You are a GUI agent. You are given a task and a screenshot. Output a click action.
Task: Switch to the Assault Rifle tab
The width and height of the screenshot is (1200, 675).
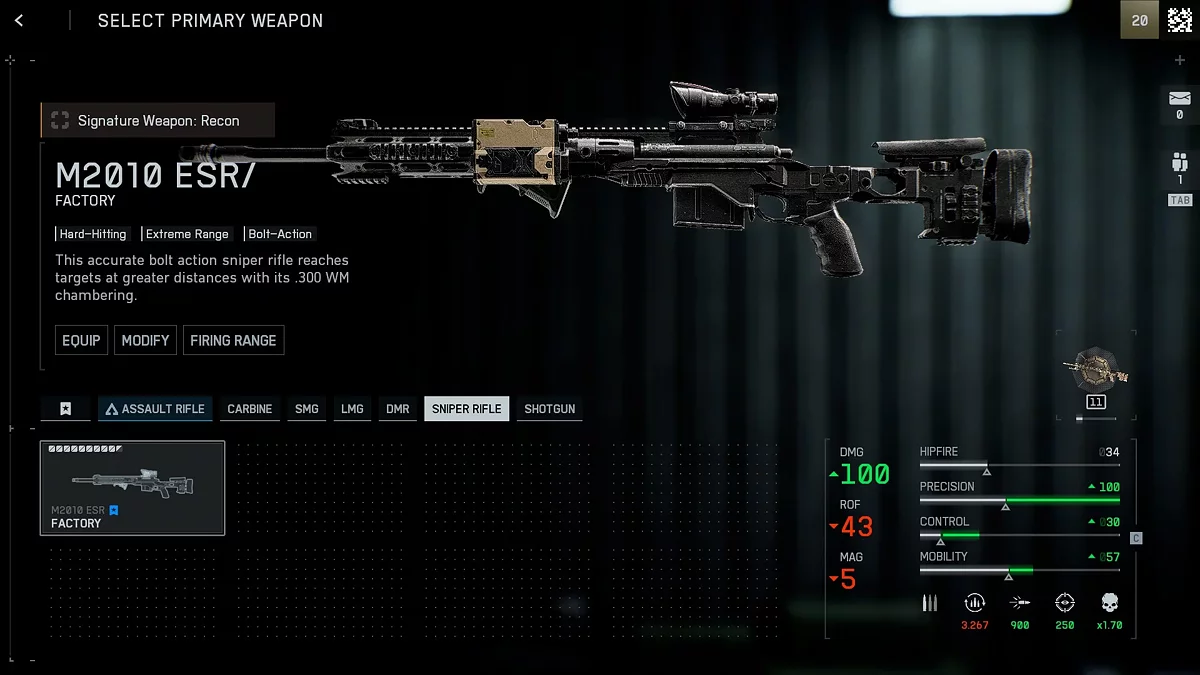155,409
